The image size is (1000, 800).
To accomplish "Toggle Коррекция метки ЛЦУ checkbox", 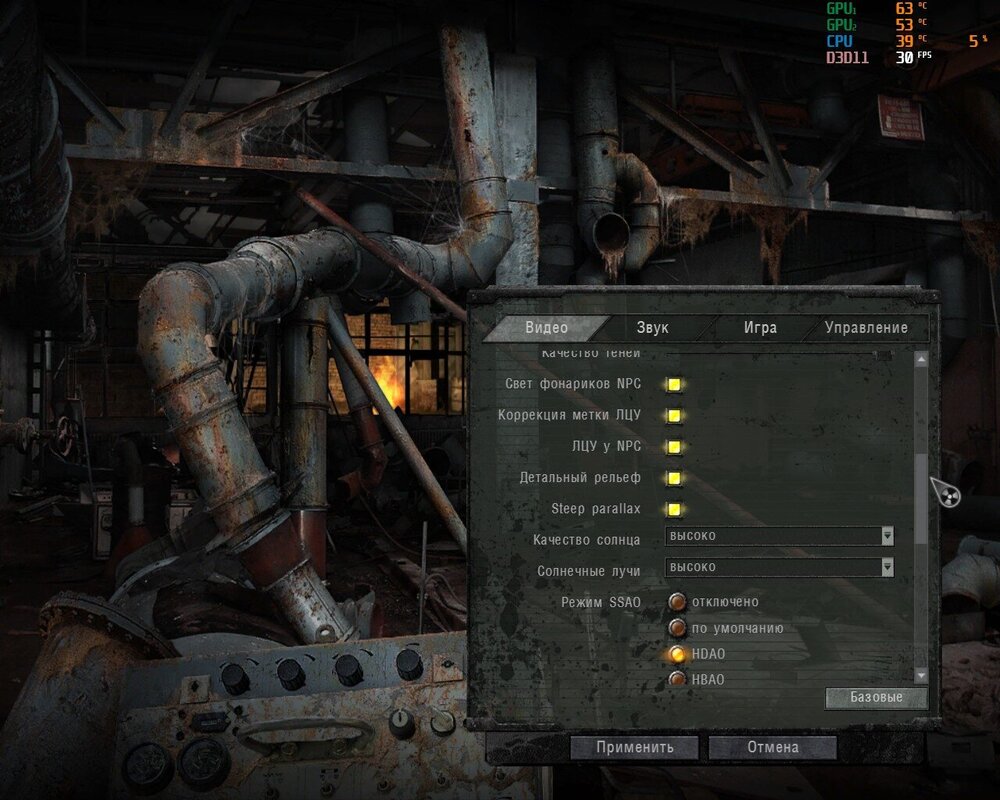I will coord(675,416).
